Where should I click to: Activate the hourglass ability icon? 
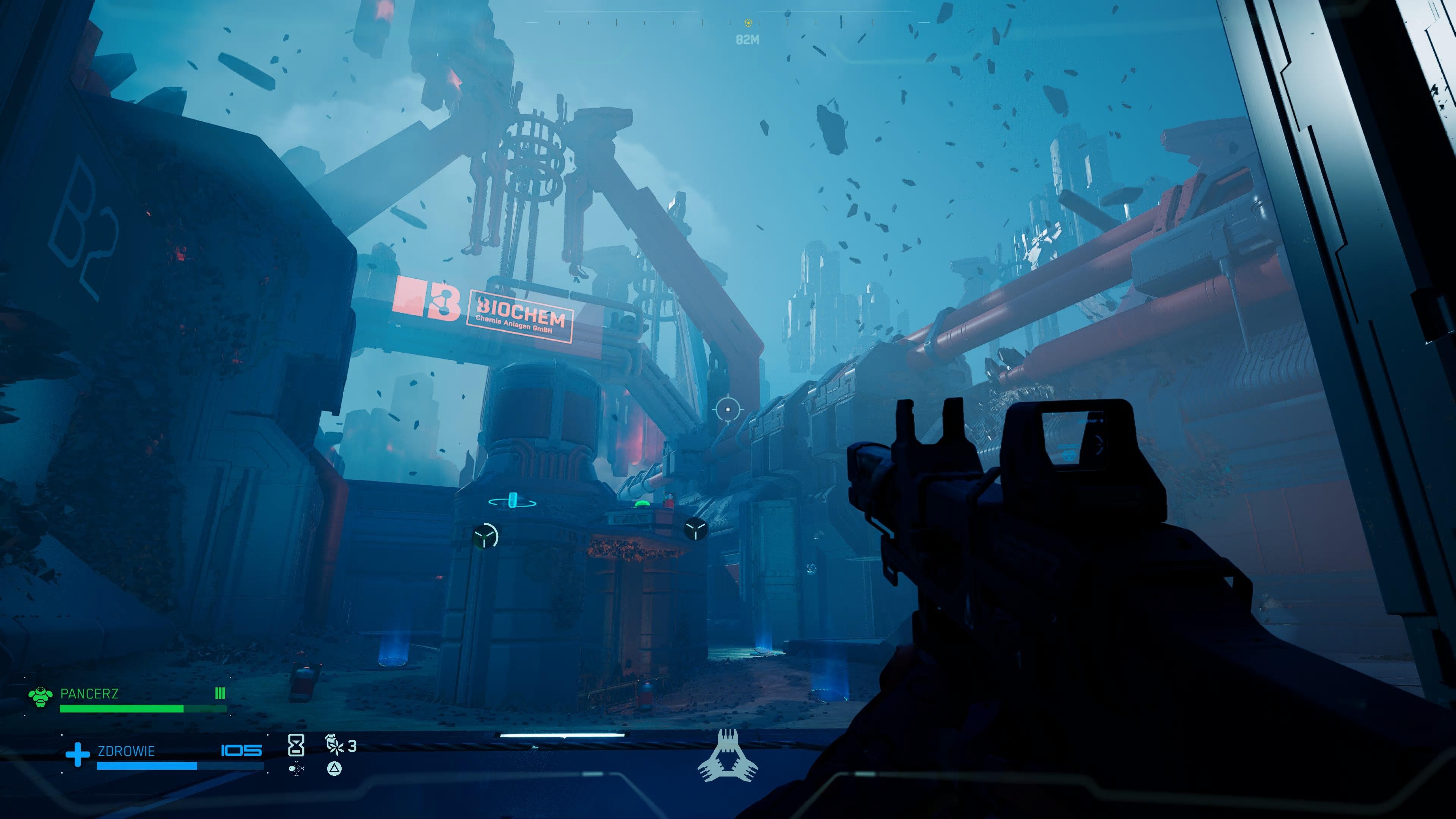296,745
